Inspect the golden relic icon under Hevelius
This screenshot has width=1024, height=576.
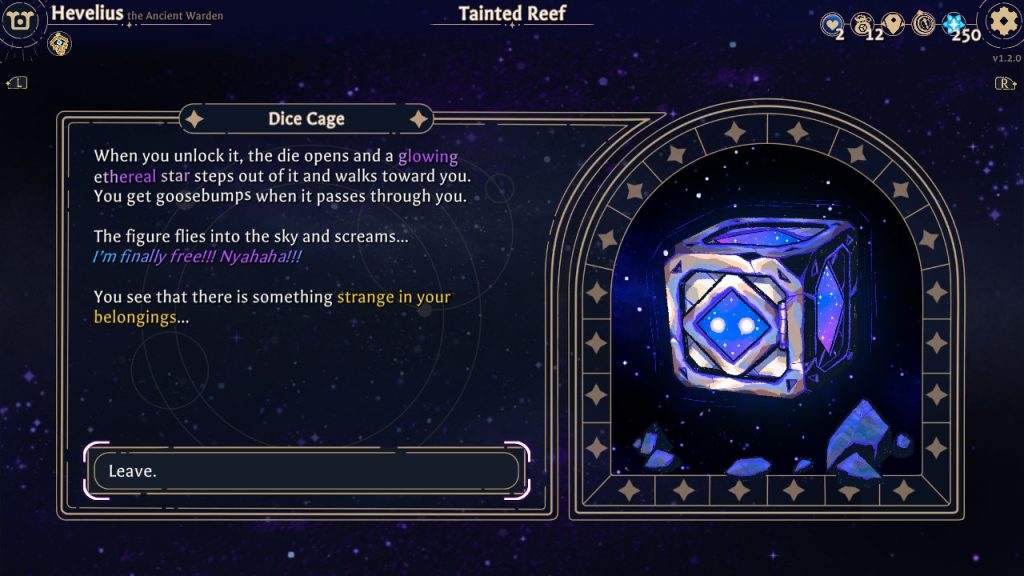click(59, 43)
